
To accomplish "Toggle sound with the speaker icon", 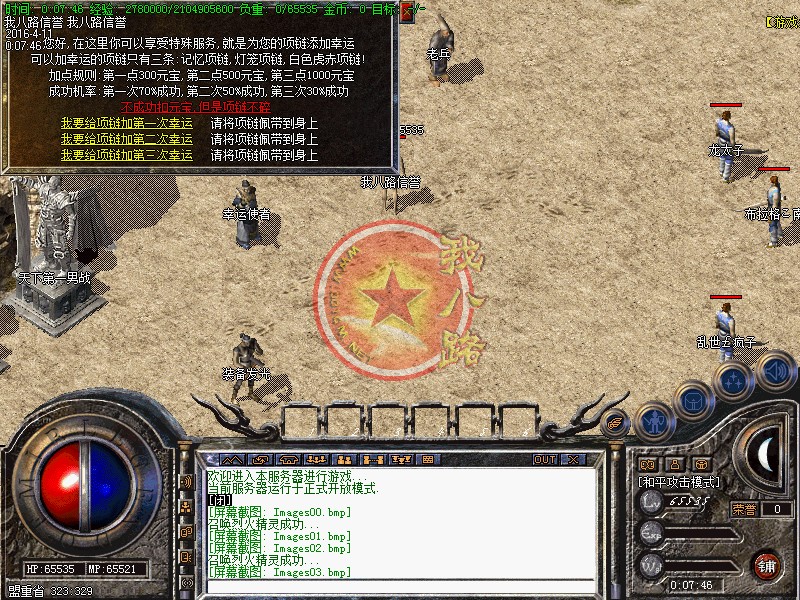I will [774, 371].
